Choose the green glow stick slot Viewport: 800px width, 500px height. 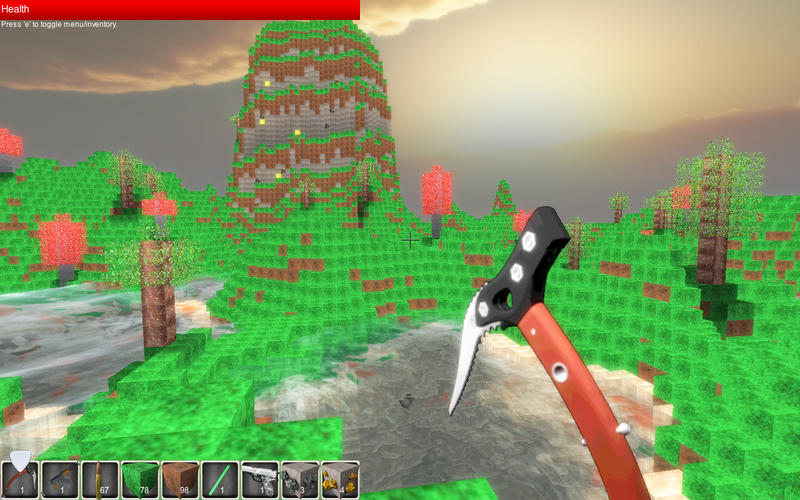click(x=220, y=479)
